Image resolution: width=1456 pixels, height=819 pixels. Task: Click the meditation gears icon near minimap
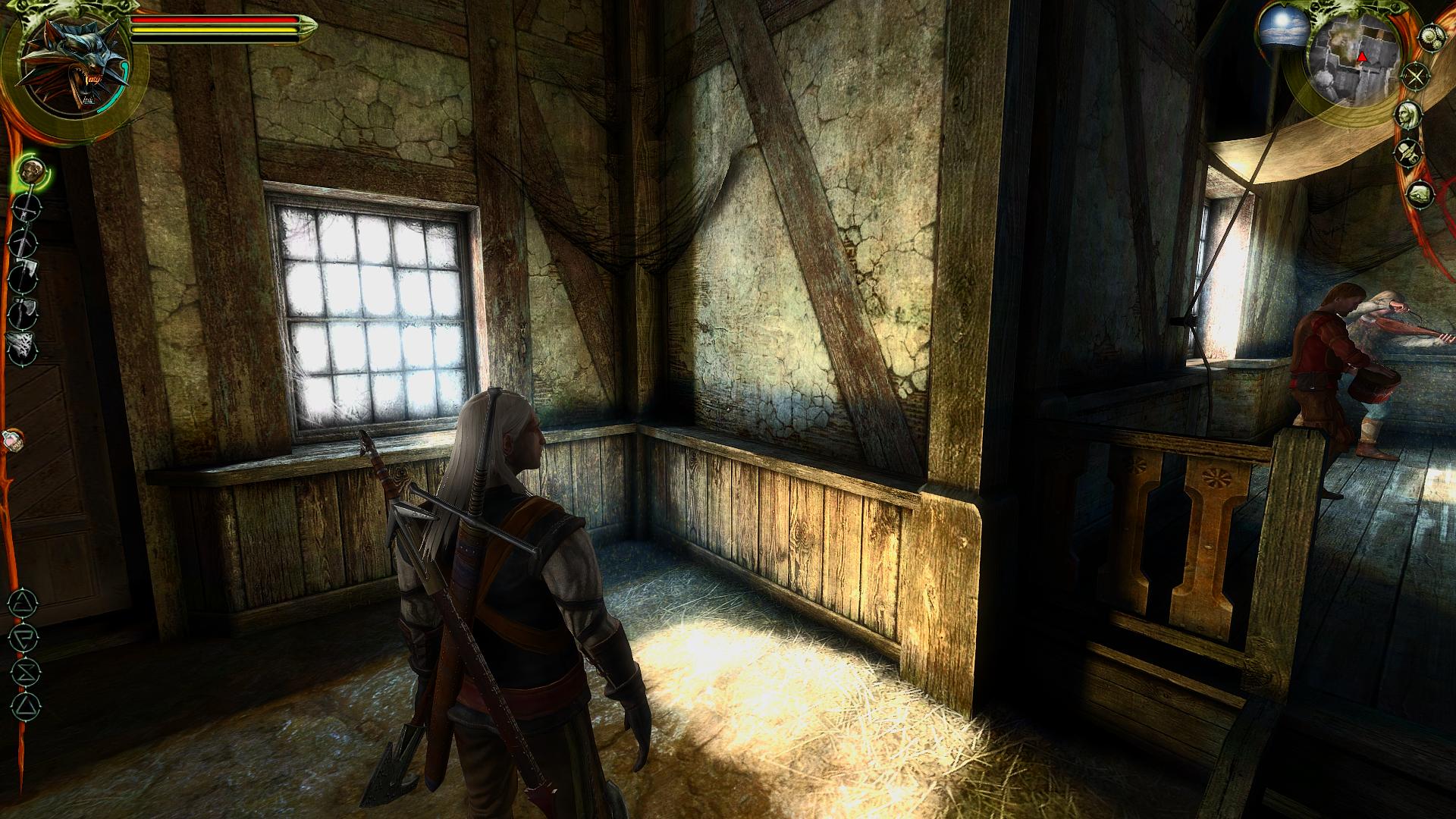(1430, 38)
